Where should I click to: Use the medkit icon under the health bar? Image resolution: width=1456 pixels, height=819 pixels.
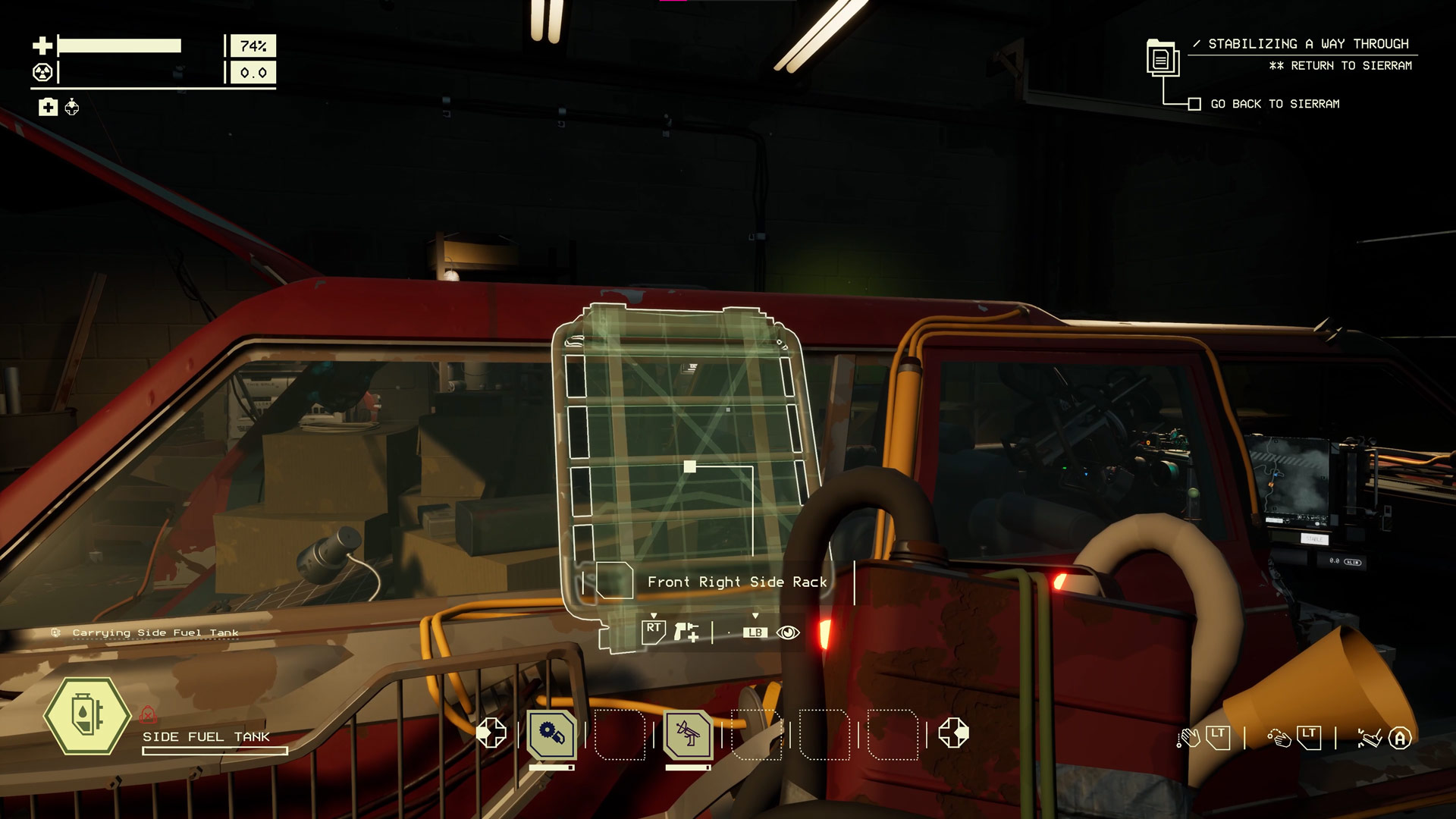point(48,107)
